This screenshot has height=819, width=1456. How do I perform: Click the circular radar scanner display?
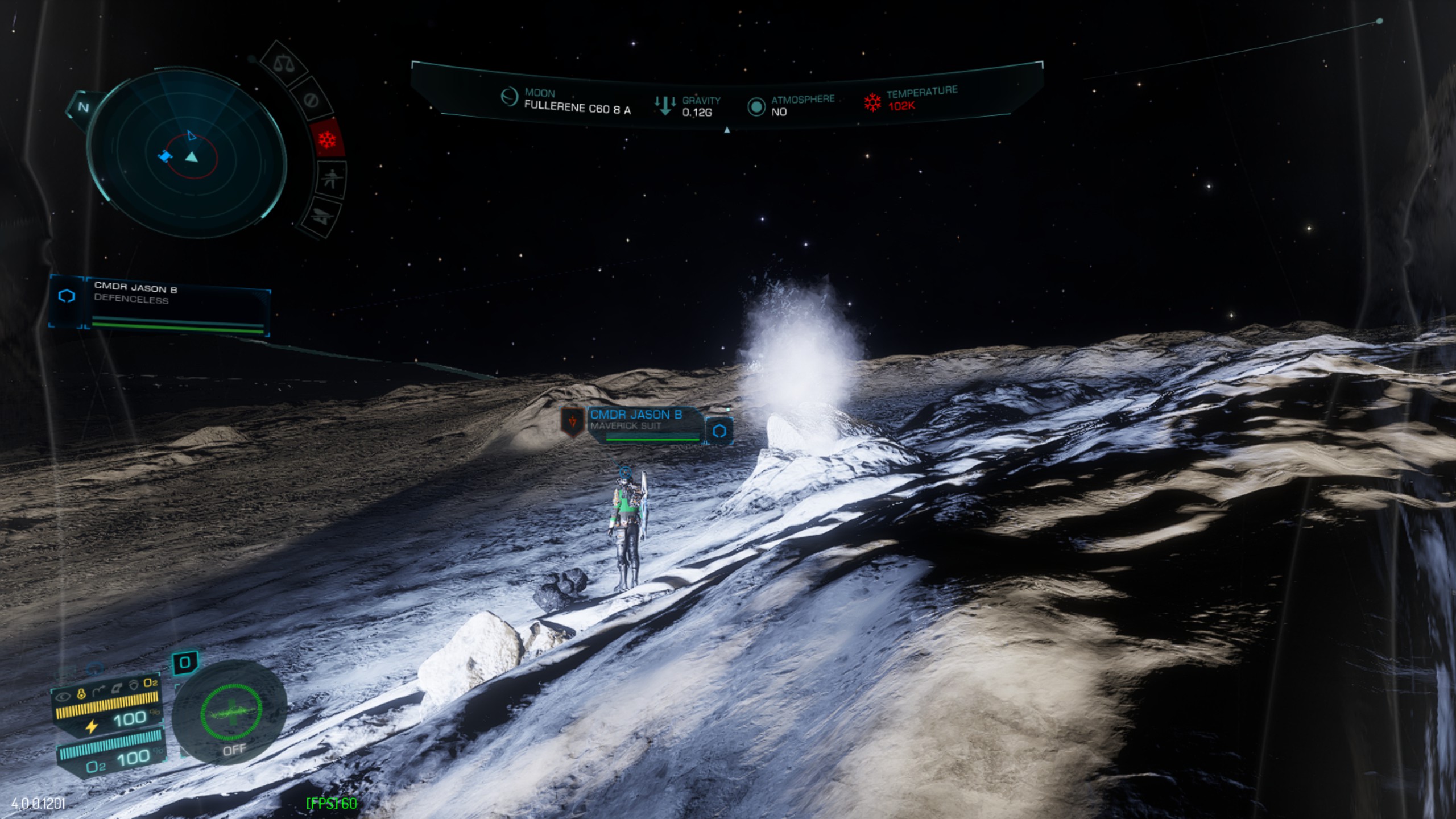pyautogui.click(x=187, y=151)
